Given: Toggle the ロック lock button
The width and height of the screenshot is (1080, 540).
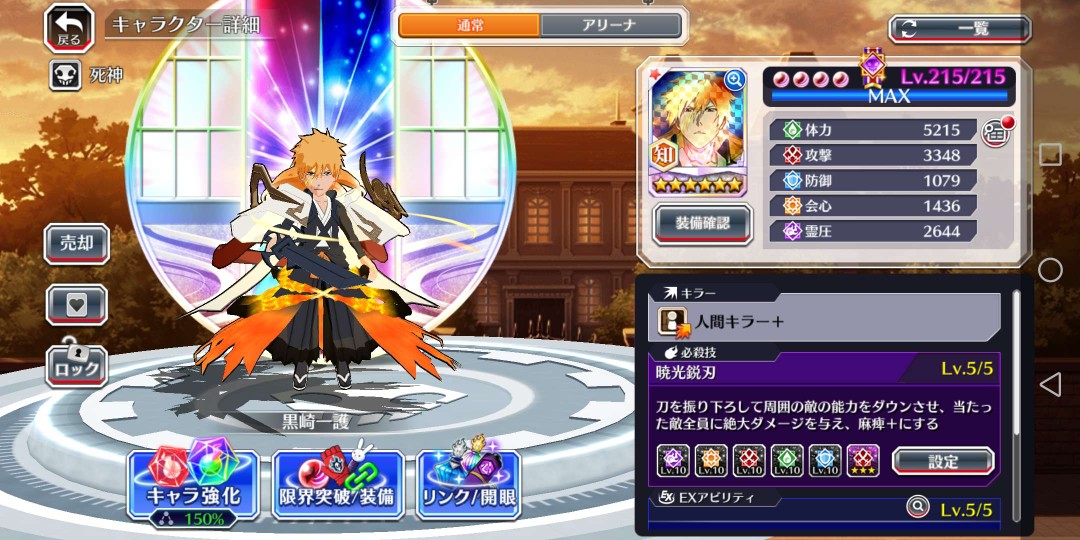Looking at the screenshot, I should pos(77,364).
